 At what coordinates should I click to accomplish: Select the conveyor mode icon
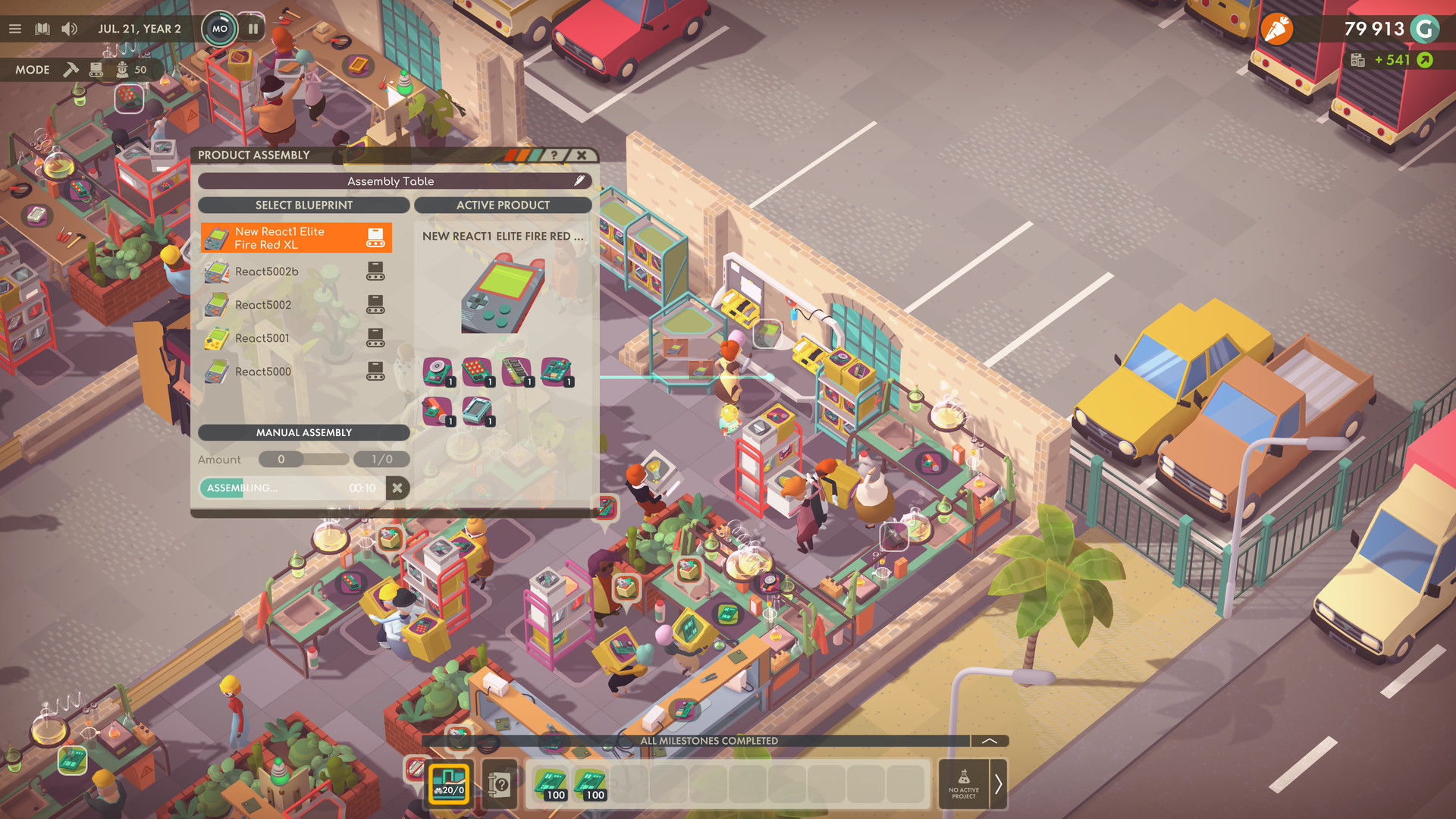(96, 69)
